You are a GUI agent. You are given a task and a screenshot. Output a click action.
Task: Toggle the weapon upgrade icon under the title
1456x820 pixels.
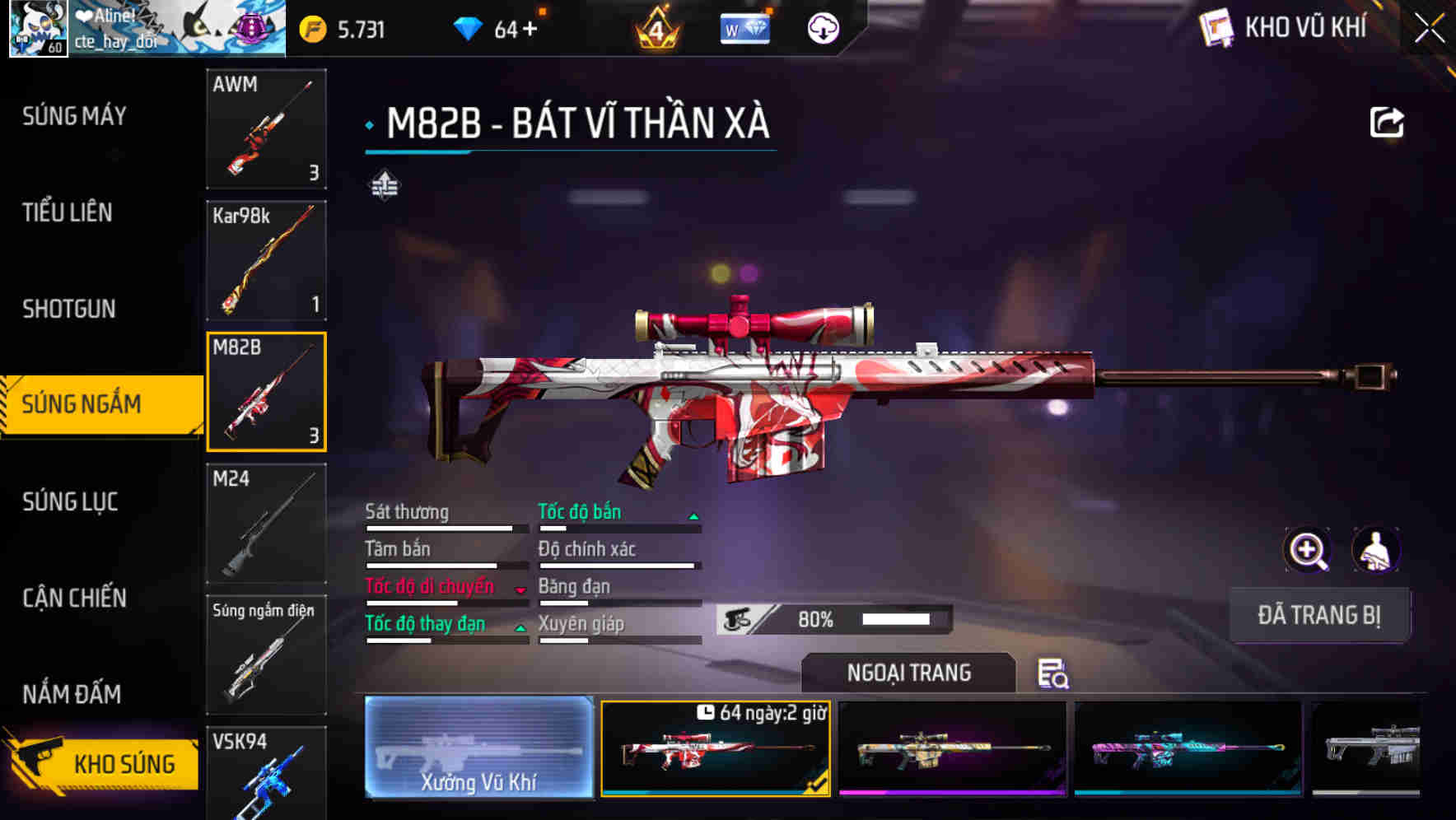click(x=384, y=185)
